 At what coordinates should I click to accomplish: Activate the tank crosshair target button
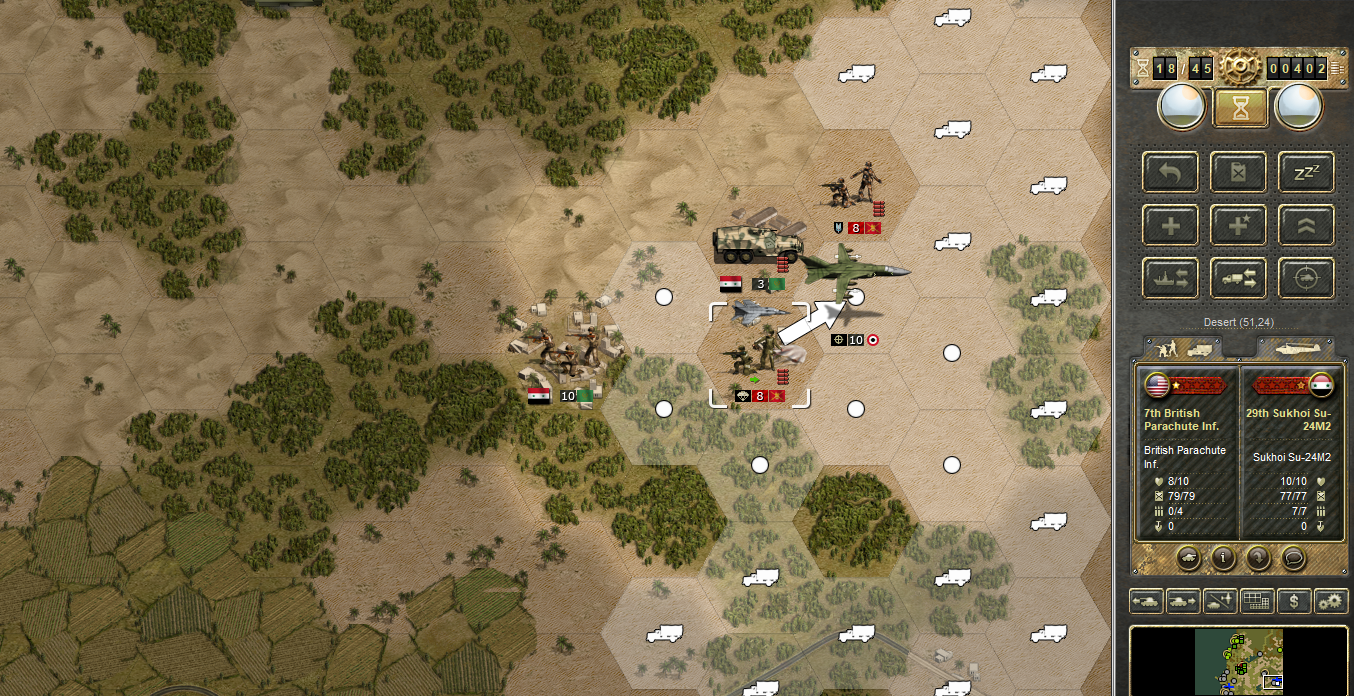[x=1307, y=277]
